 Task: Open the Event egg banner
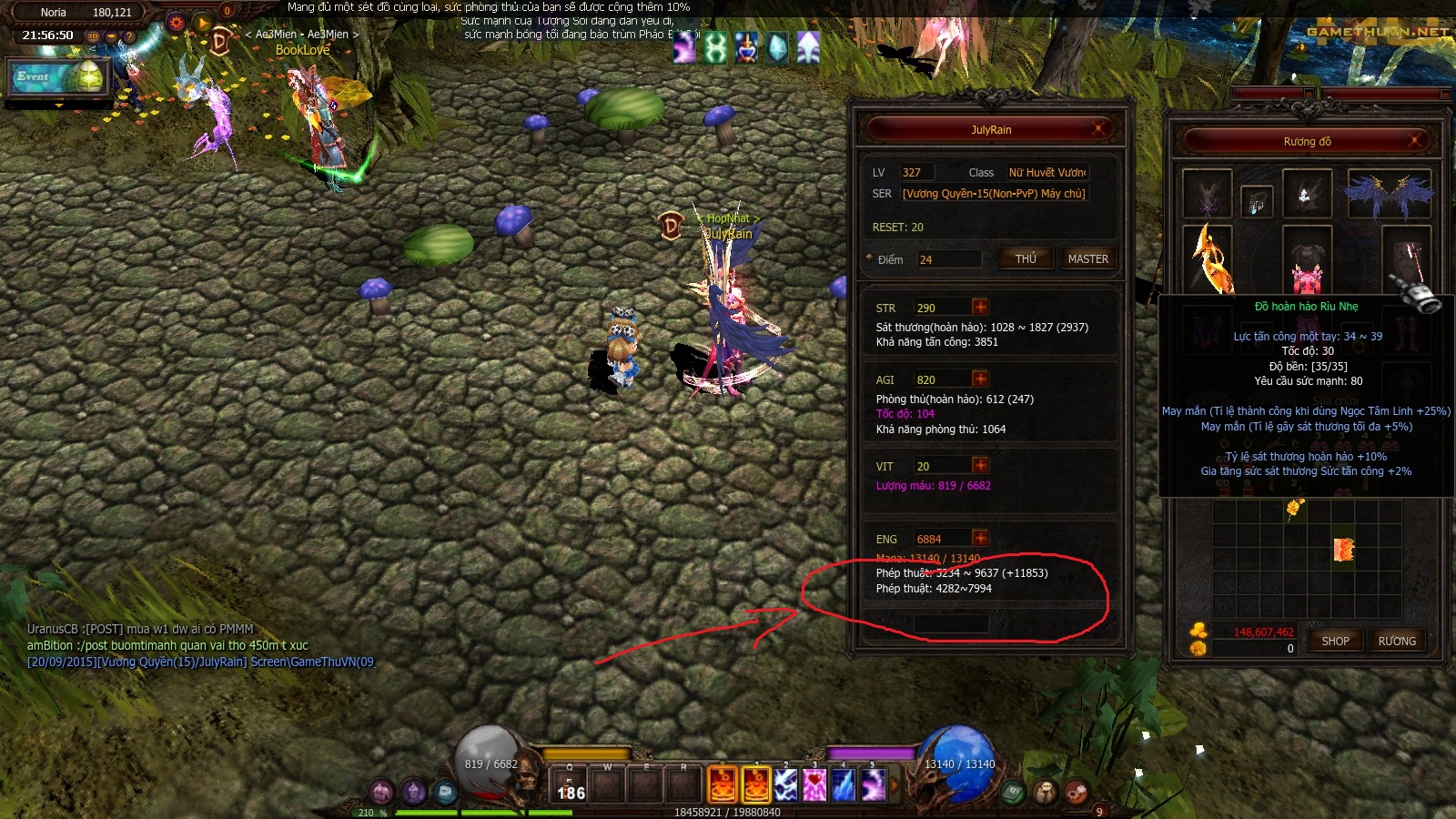coord(58,77)
